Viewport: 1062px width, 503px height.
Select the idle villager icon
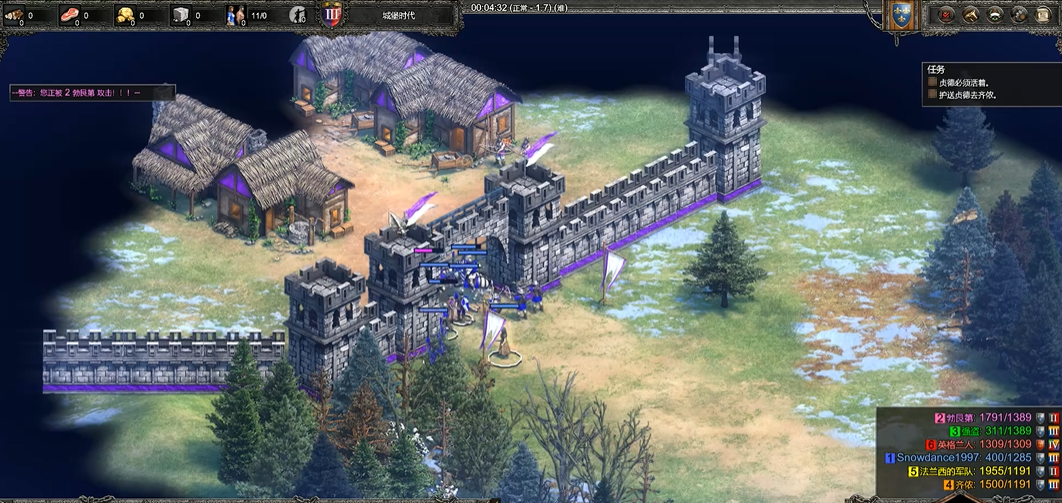298,15
